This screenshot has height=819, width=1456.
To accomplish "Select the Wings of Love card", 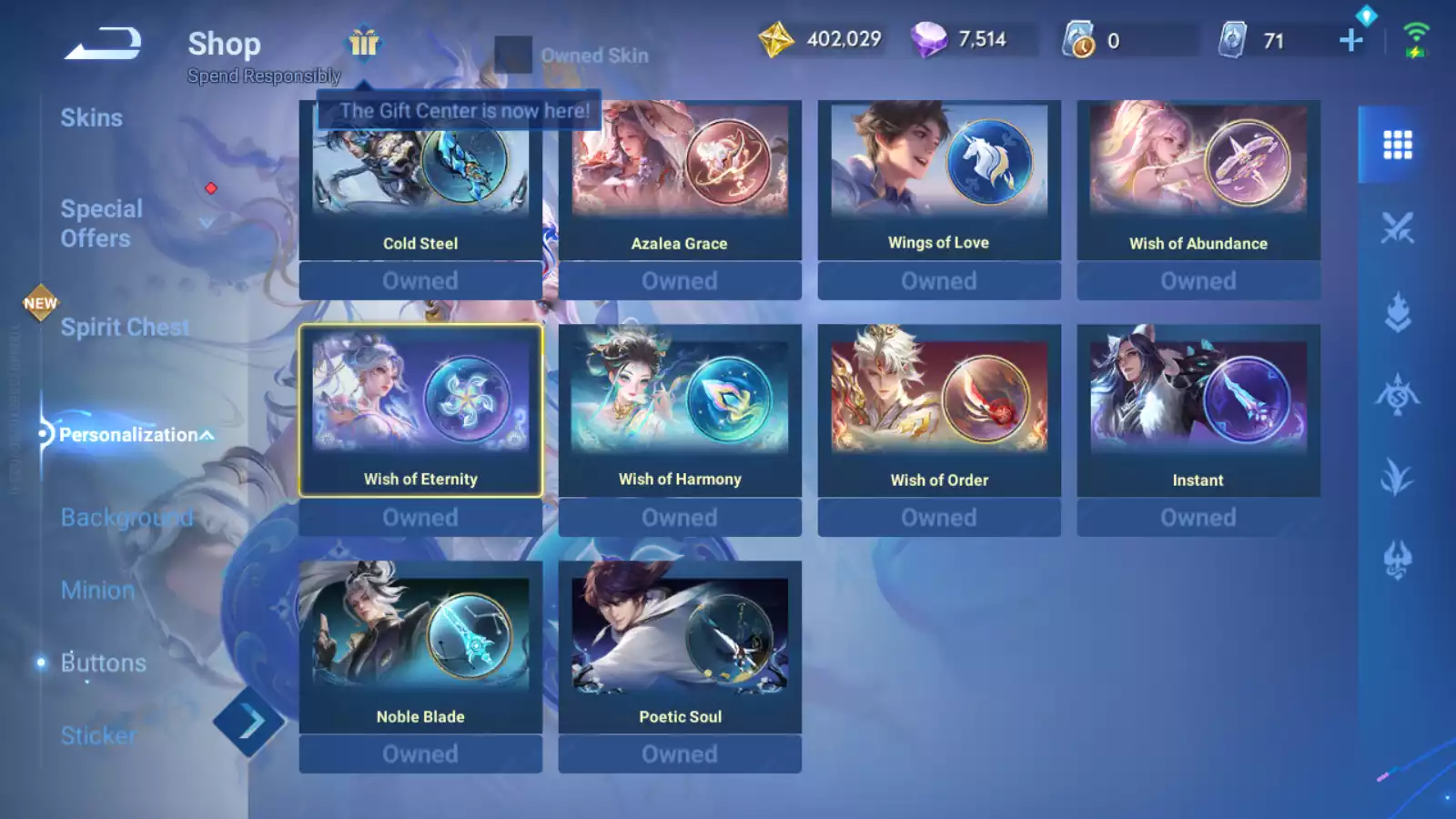I will coord(939,180).
